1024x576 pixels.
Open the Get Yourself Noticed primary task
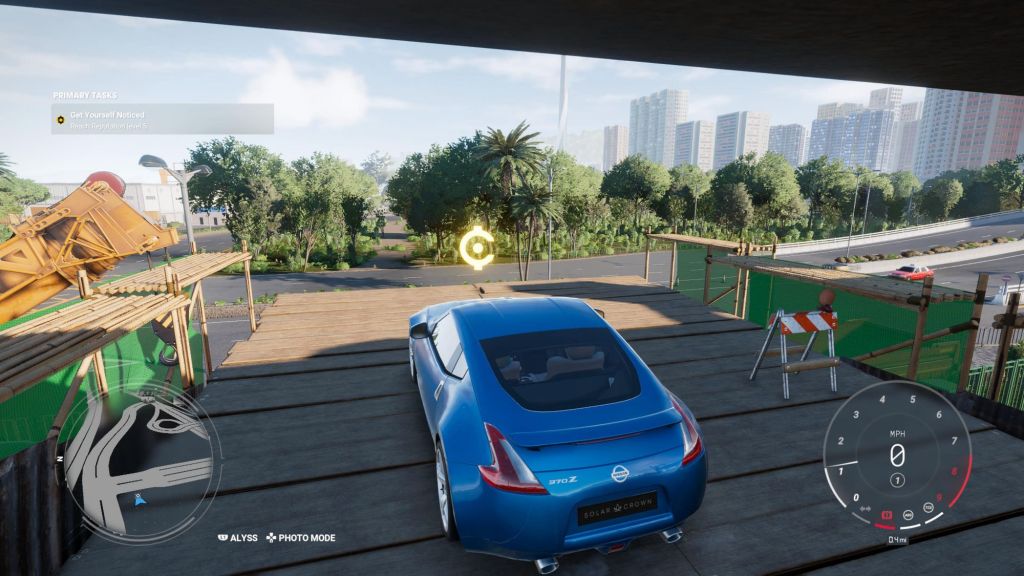(x=162, y=119)
